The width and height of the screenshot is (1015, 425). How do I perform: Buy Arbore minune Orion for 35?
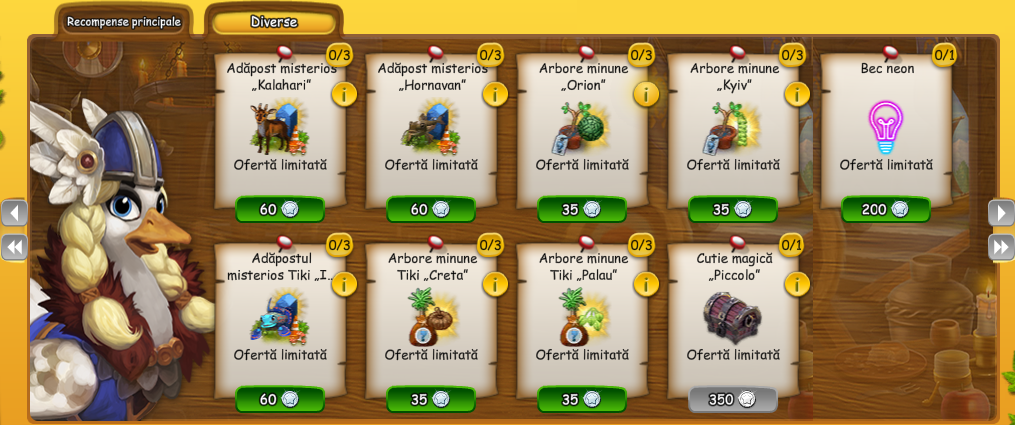point(582,209)
